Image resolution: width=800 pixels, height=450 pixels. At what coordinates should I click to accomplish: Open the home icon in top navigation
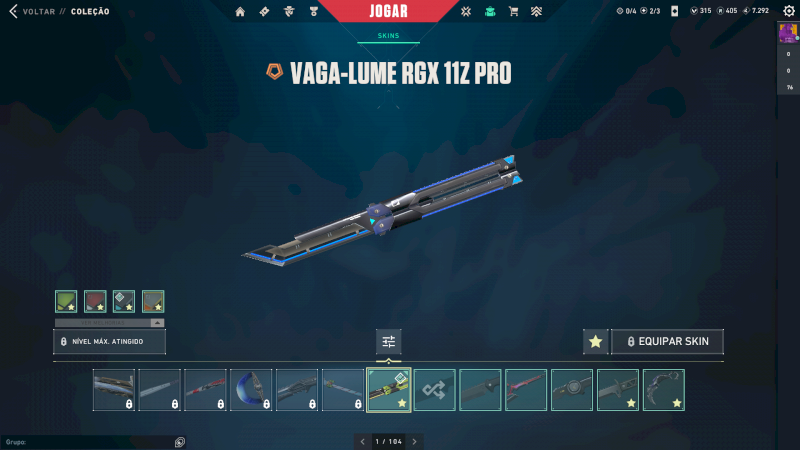coord(240,12)
